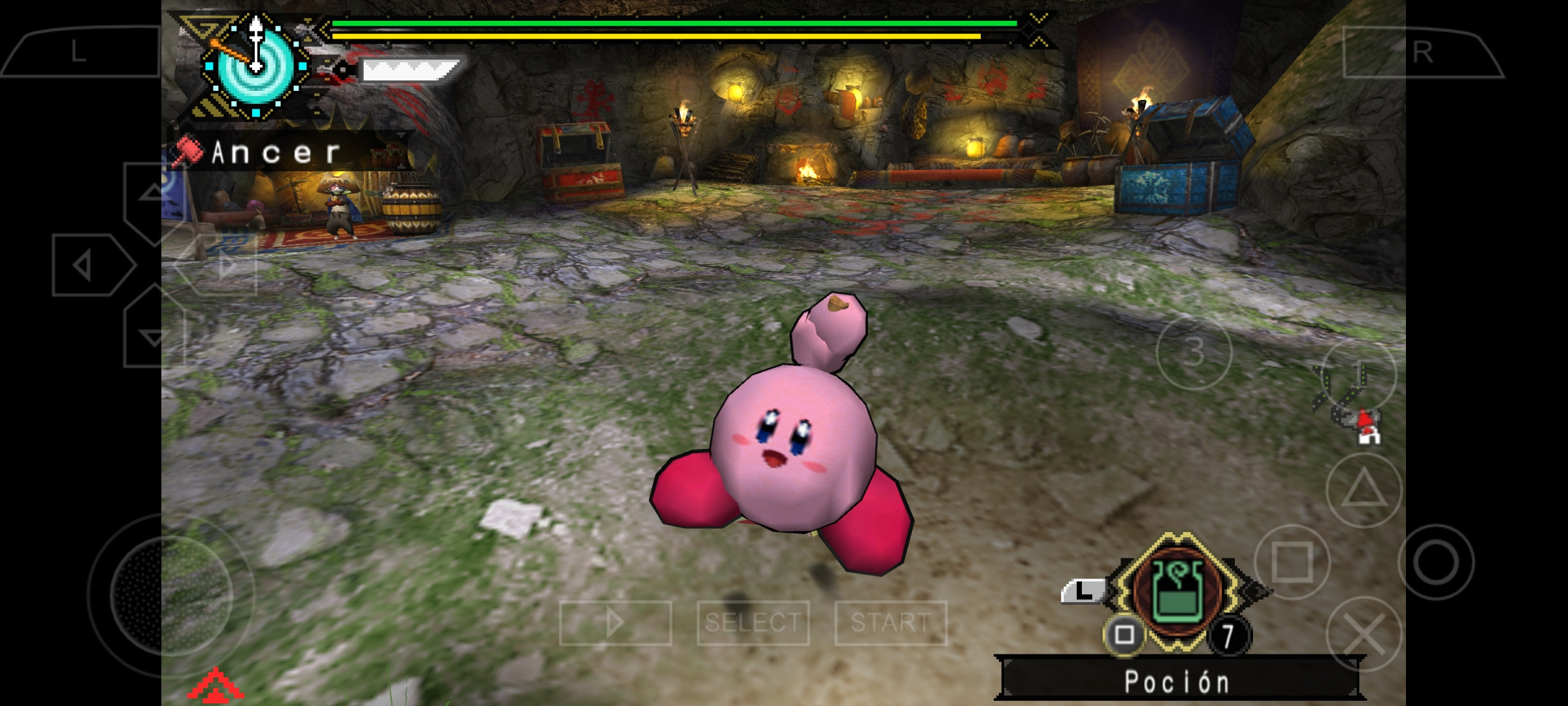Tap the circular radar compass HUD icon
This screenshot has width=1568, height=706.
[255, 65]
